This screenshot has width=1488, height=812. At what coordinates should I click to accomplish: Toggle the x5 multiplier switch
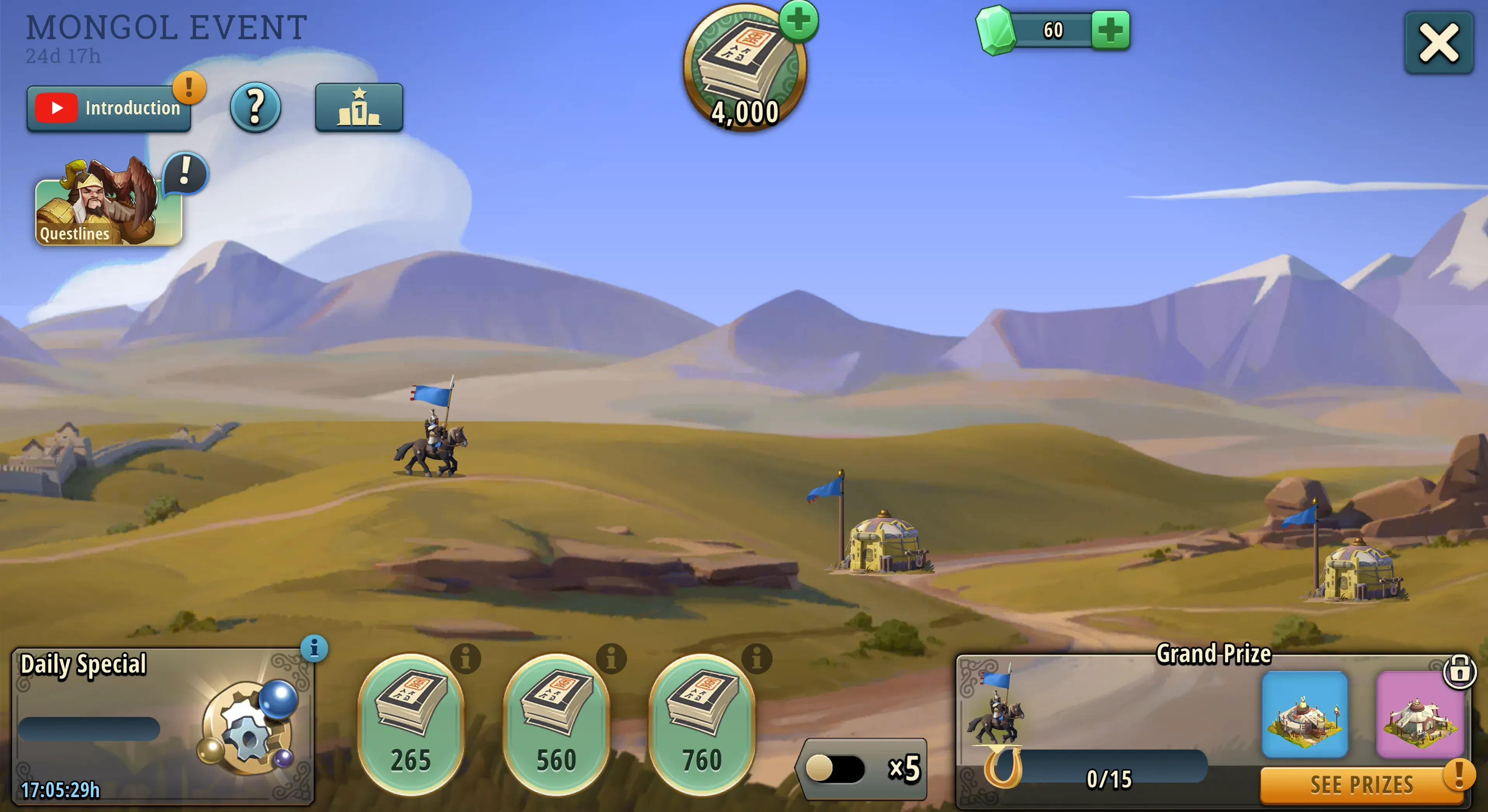click(x=835, y=769)
